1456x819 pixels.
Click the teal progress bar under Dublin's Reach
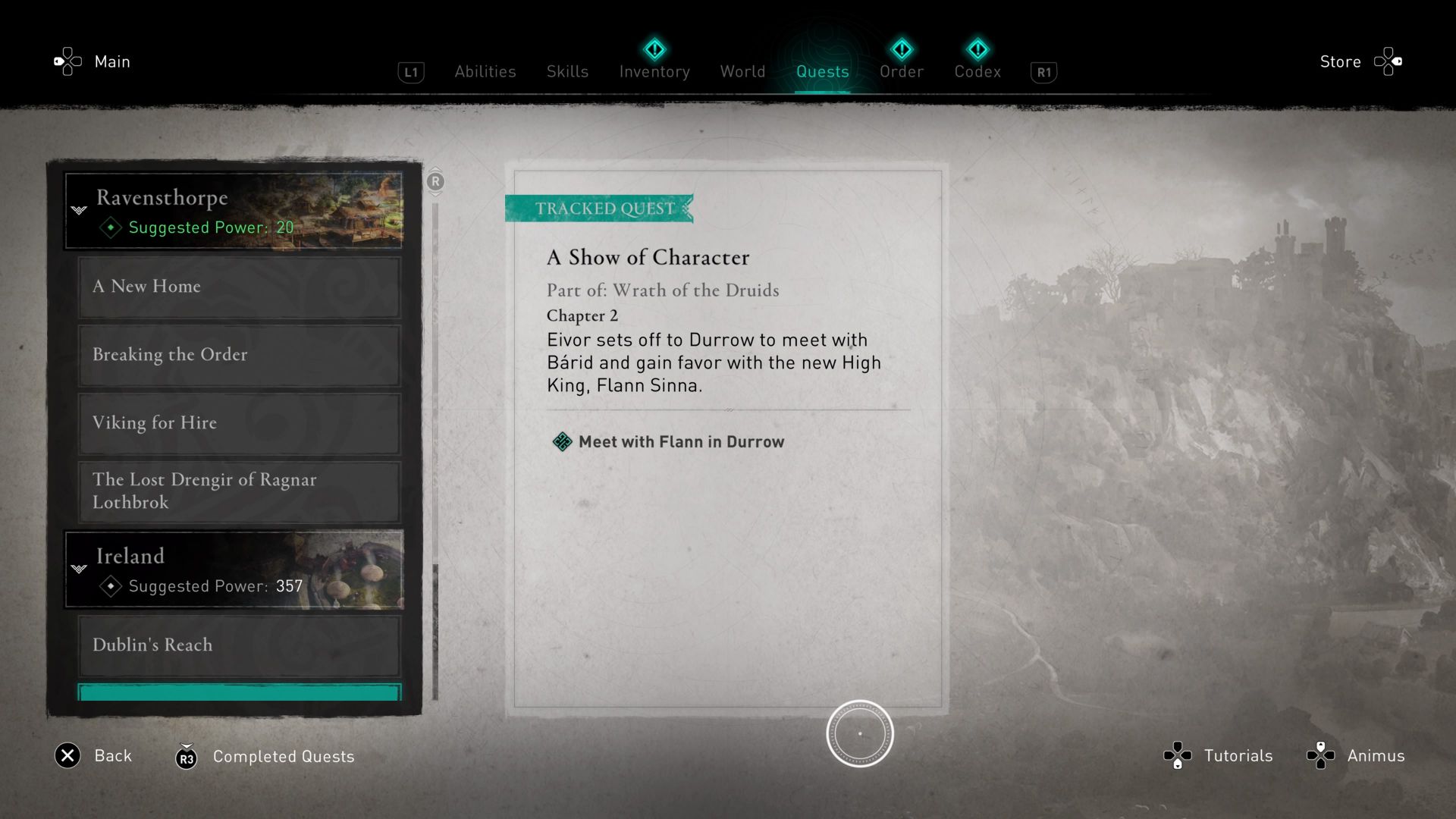(x=239, y=692)
